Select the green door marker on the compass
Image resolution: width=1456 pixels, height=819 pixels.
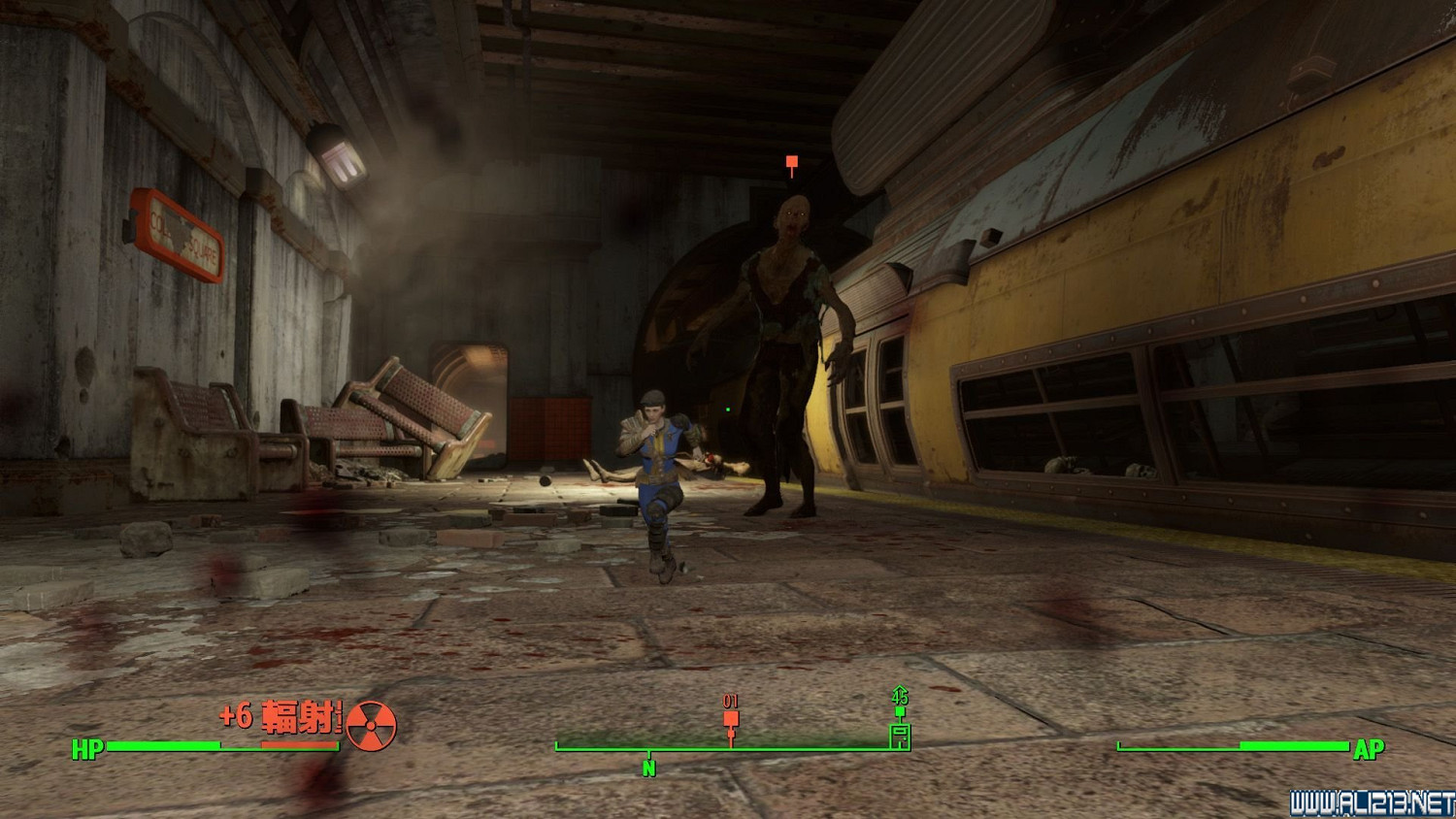(x=900, y=735)
